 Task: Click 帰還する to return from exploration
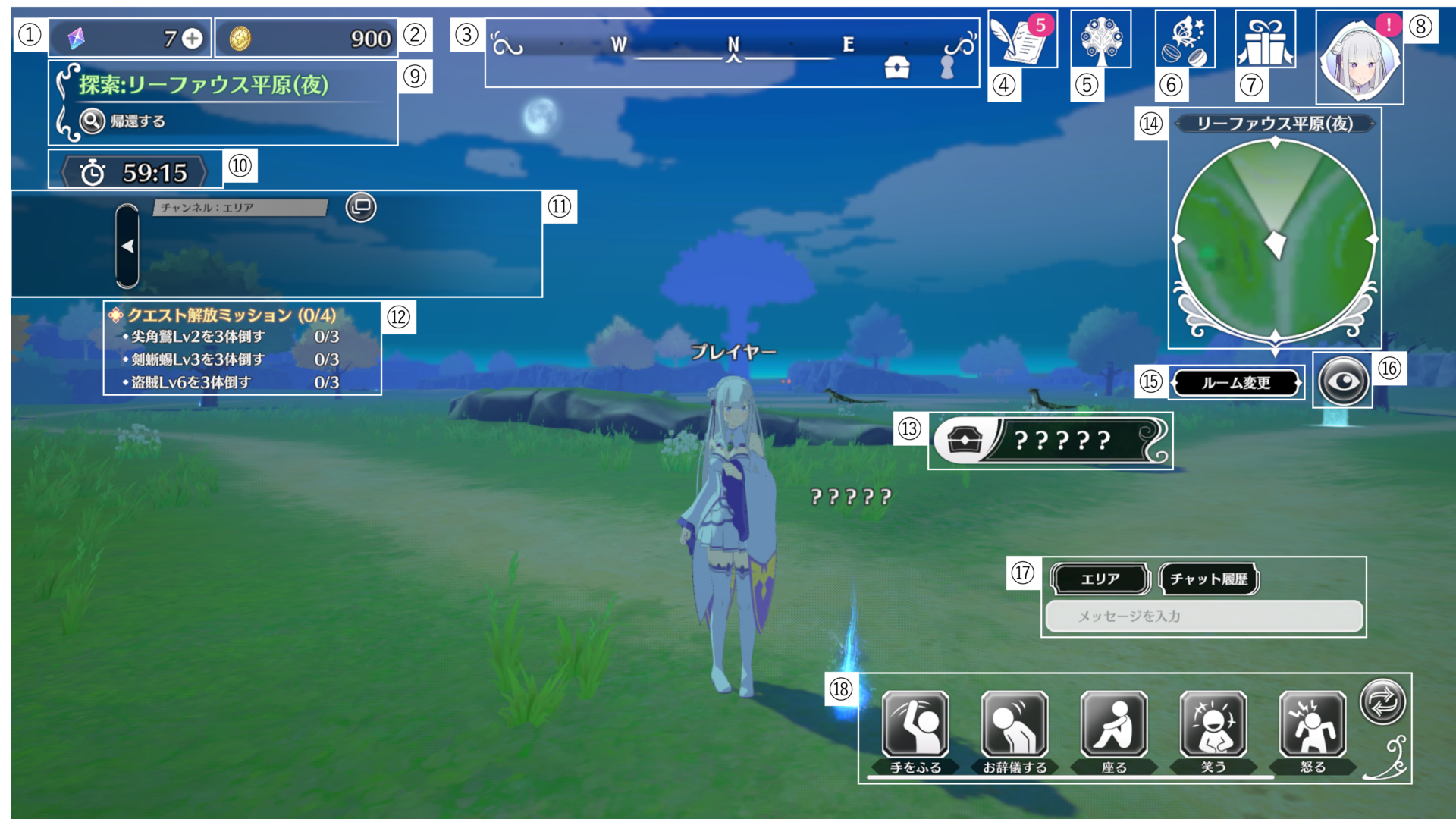click(125, 121)
